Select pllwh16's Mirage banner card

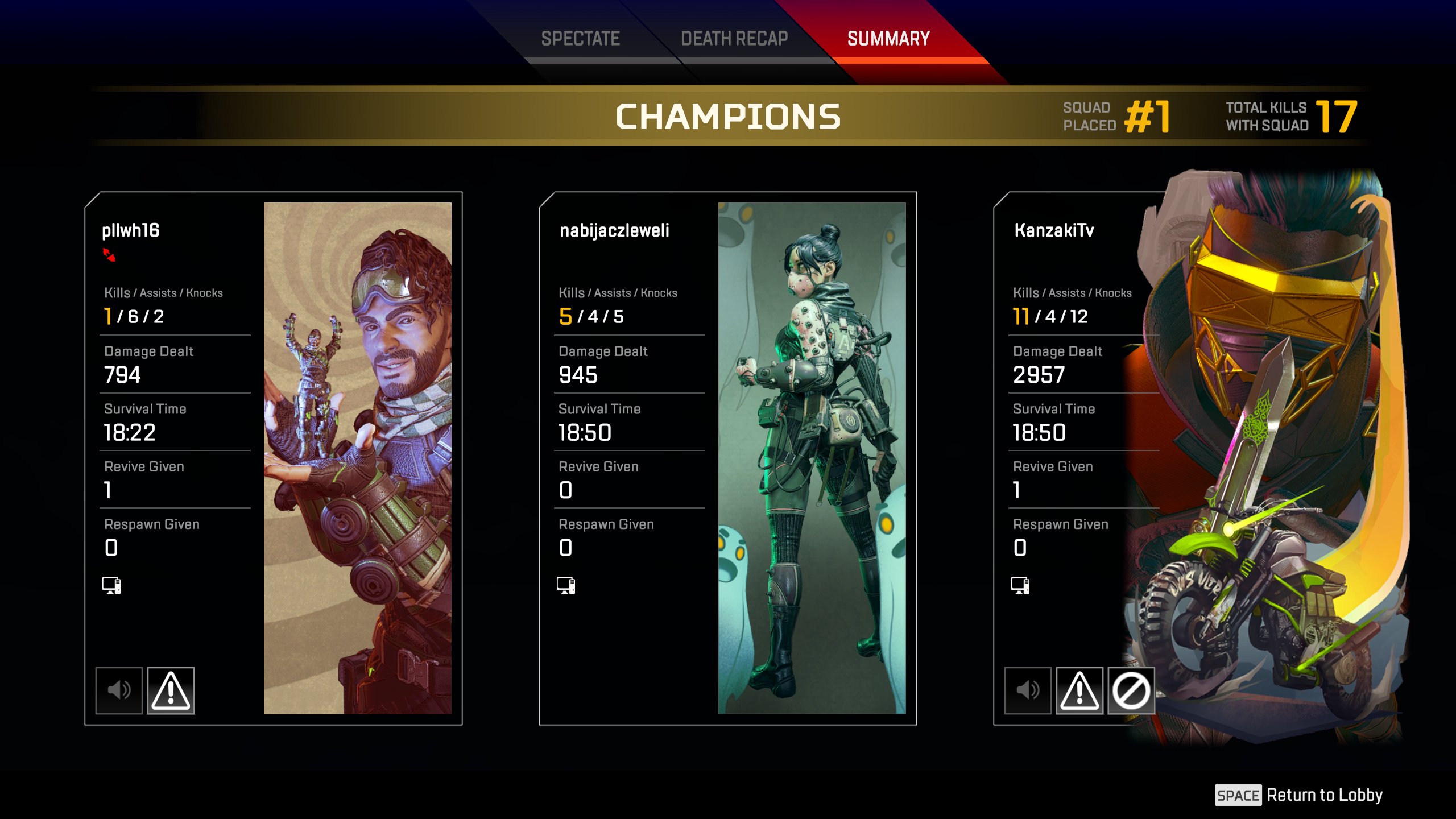coord(357,458)
